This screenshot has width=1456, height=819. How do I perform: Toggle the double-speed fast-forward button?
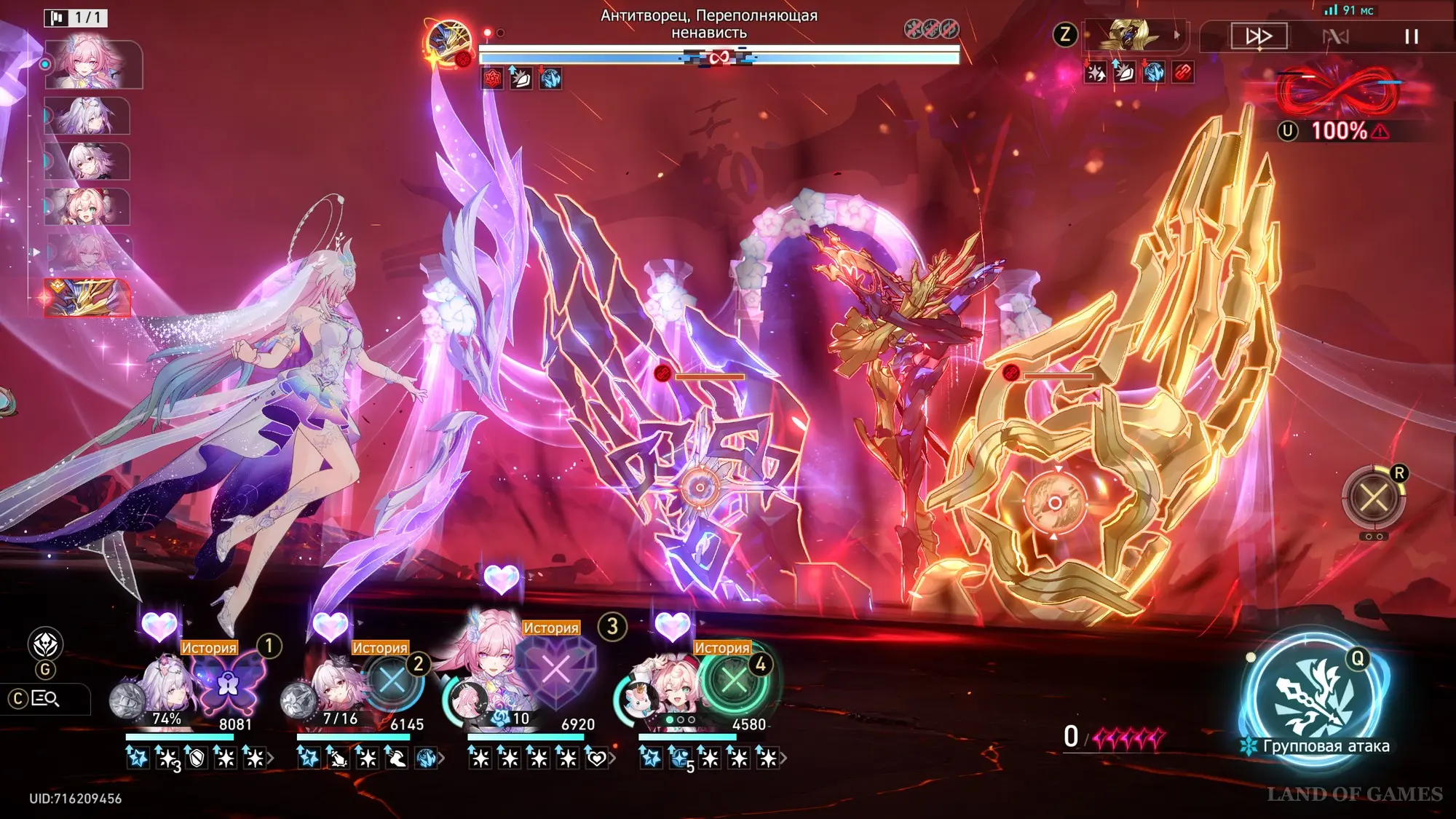[x=1259, y=36]
